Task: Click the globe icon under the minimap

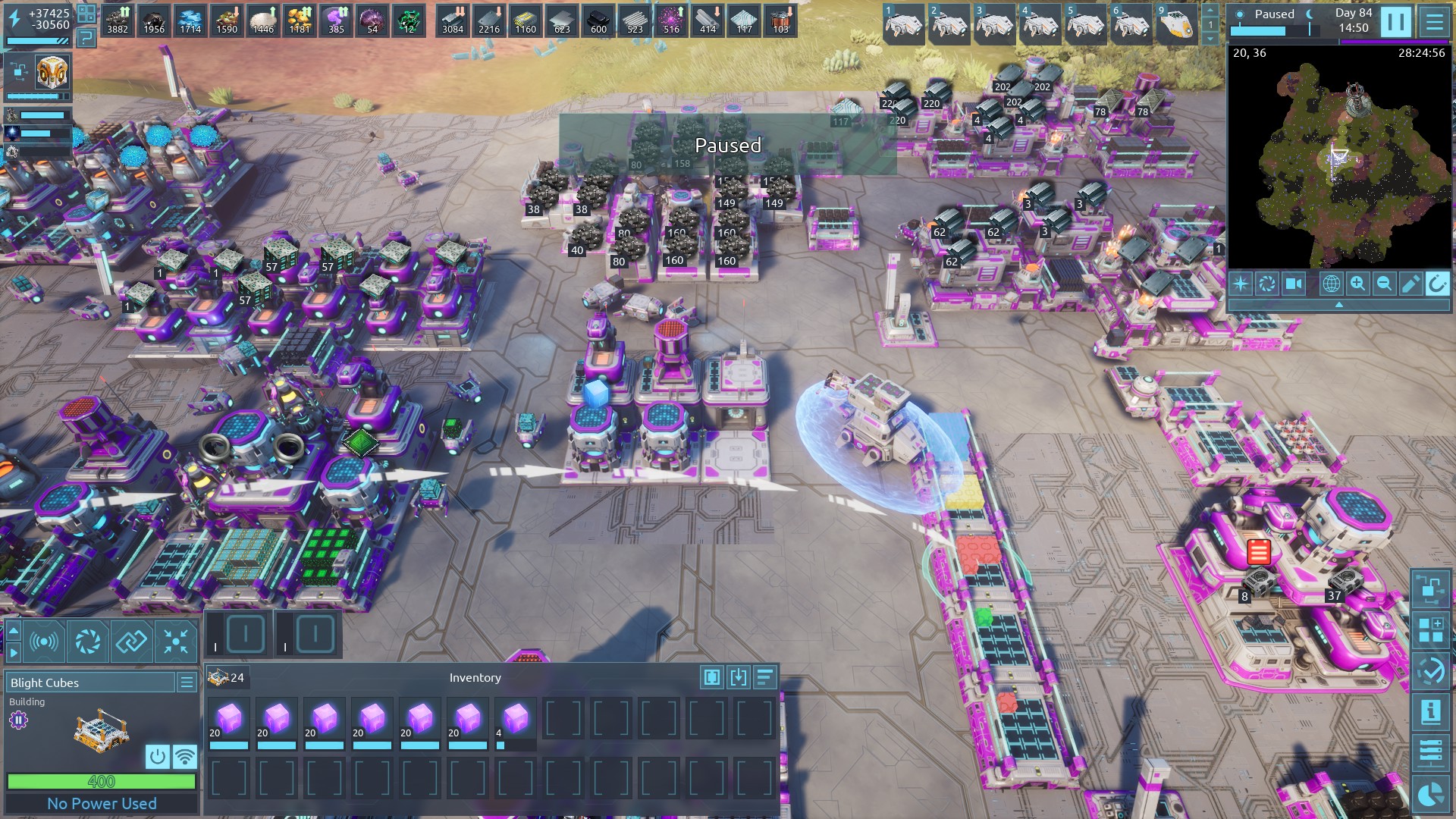Action: click(1331, 284)
